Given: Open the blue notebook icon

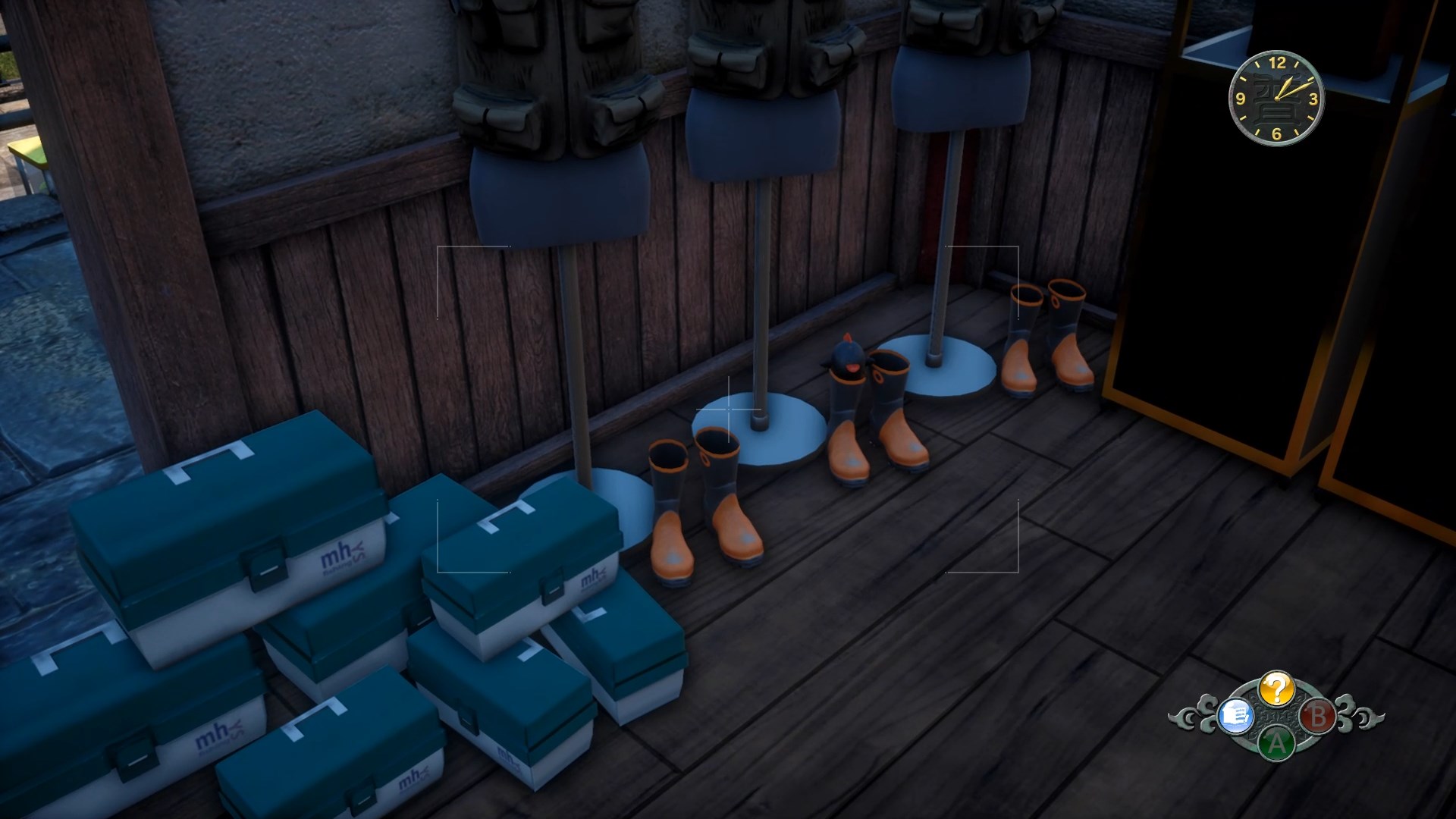Looking at the screenshot, I should (x=1234, y=715).
